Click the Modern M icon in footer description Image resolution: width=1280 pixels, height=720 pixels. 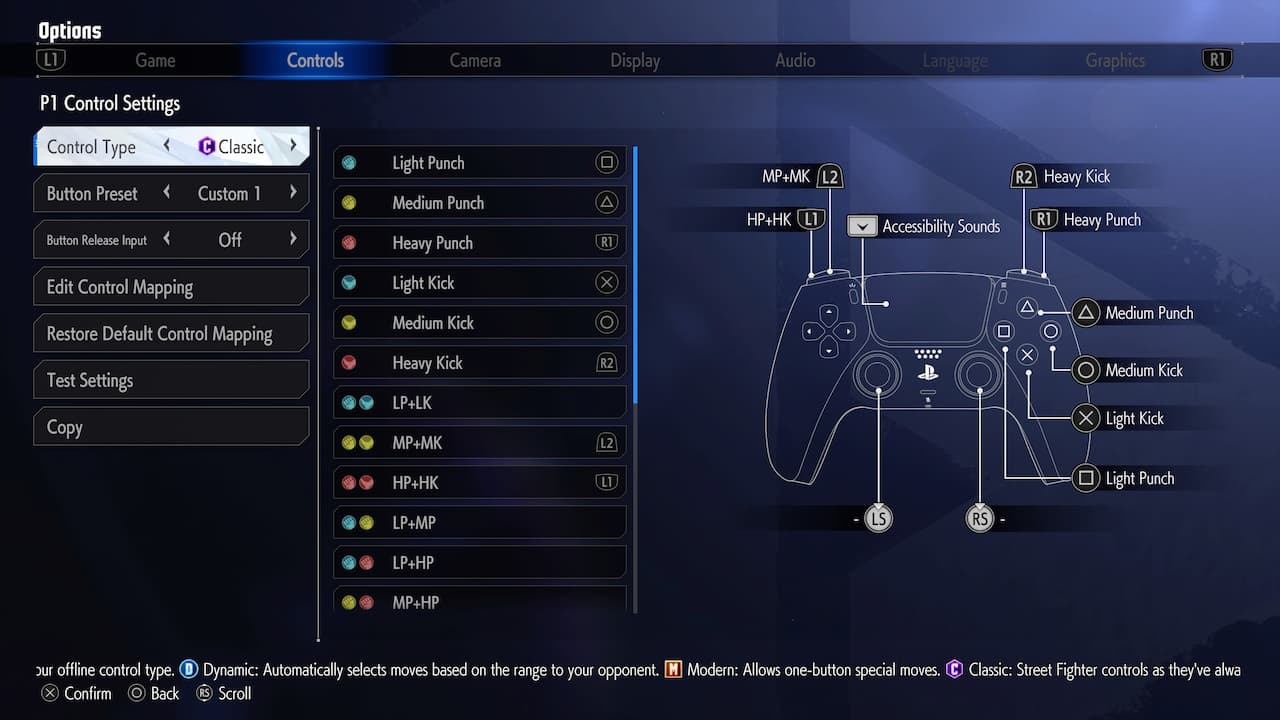pyautogui.click(x=673, y=670)
